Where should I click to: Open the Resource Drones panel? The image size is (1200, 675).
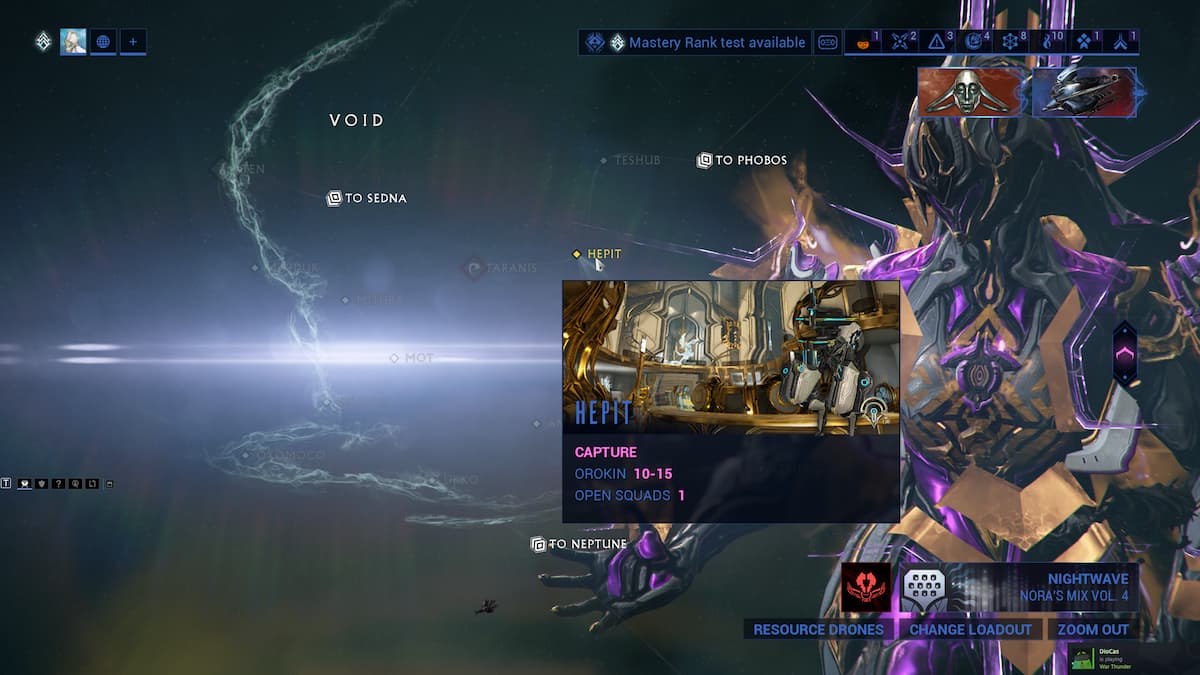pyautogui.click(x=818, y=629)
